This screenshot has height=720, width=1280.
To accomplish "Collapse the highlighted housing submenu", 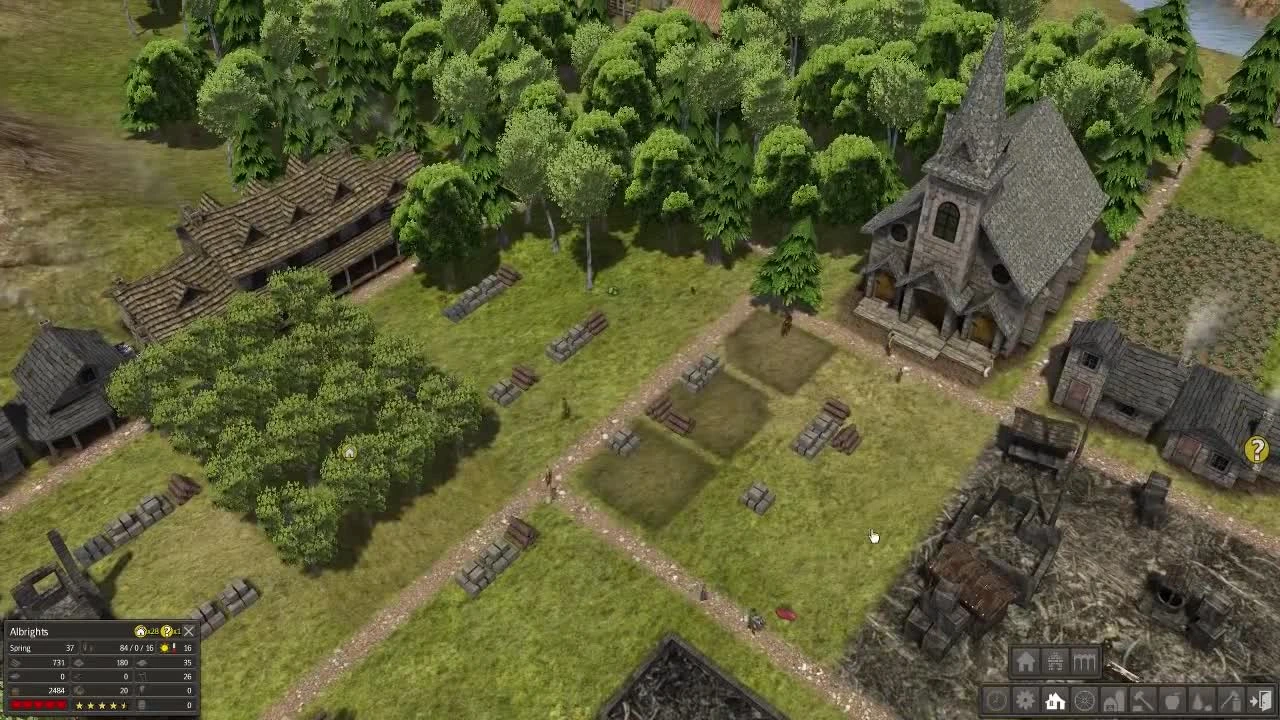I will click(x=1055, y=700).
